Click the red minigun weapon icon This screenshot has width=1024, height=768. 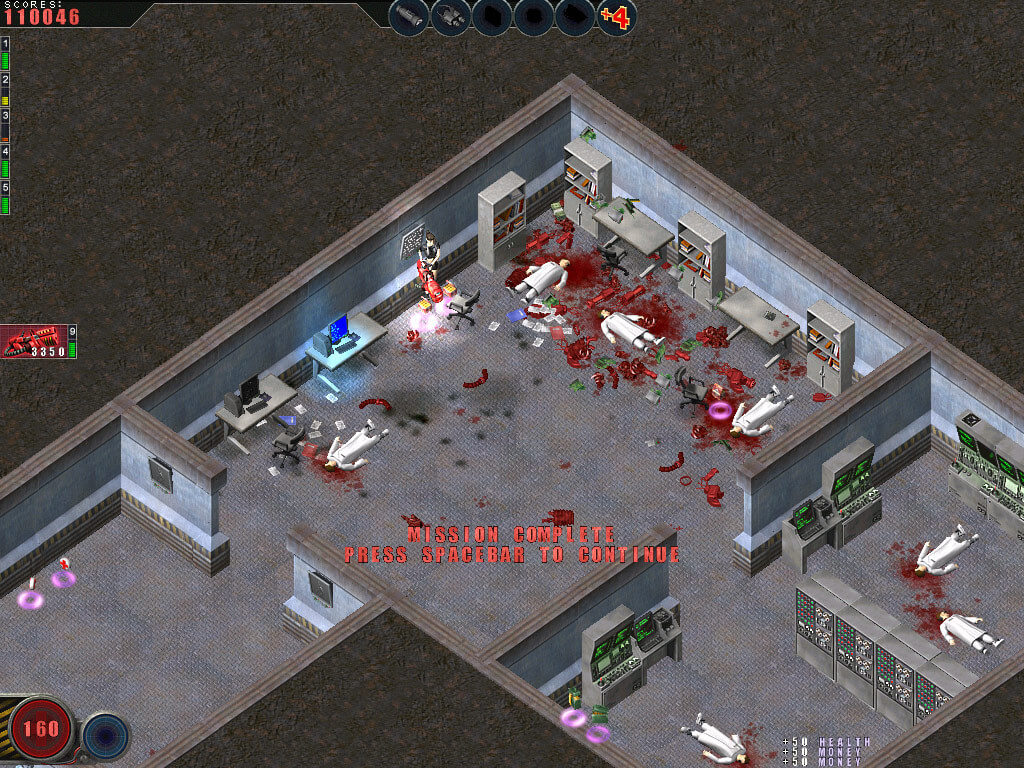point(35,342)
